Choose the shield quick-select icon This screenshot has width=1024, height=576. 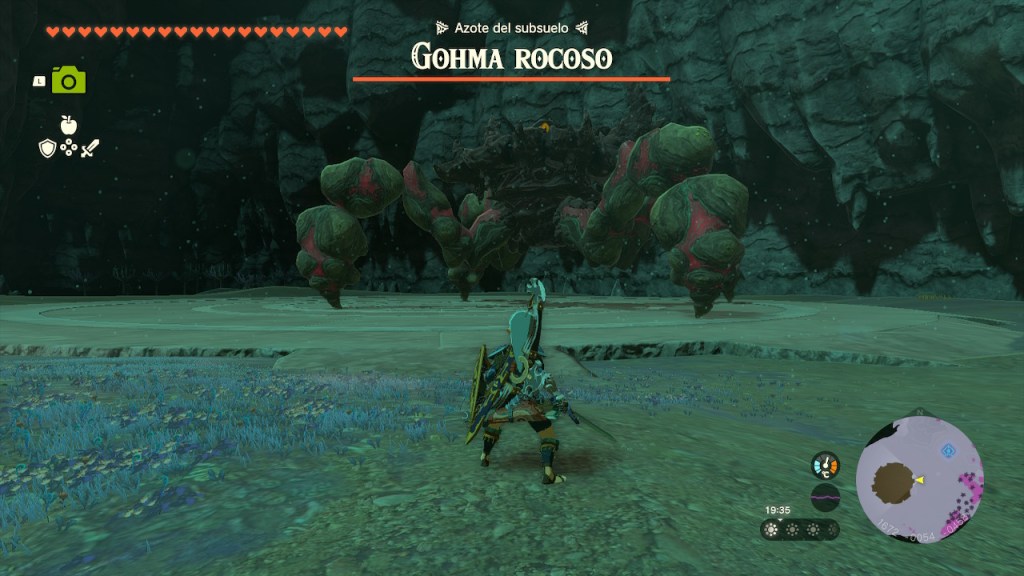tap(47, 148)
